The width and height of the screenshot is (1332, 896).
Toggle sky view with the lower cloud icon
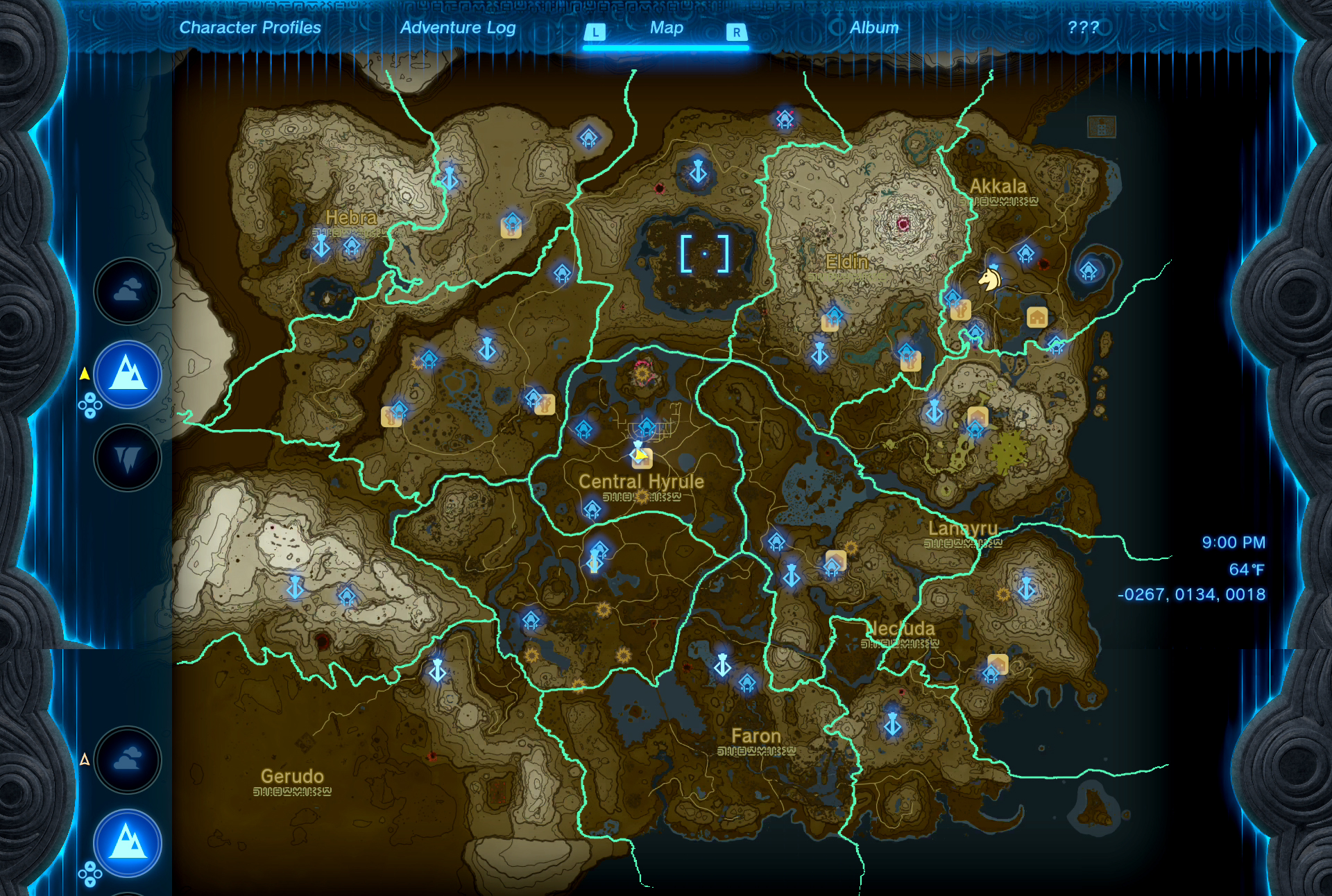tap(127, 761)
